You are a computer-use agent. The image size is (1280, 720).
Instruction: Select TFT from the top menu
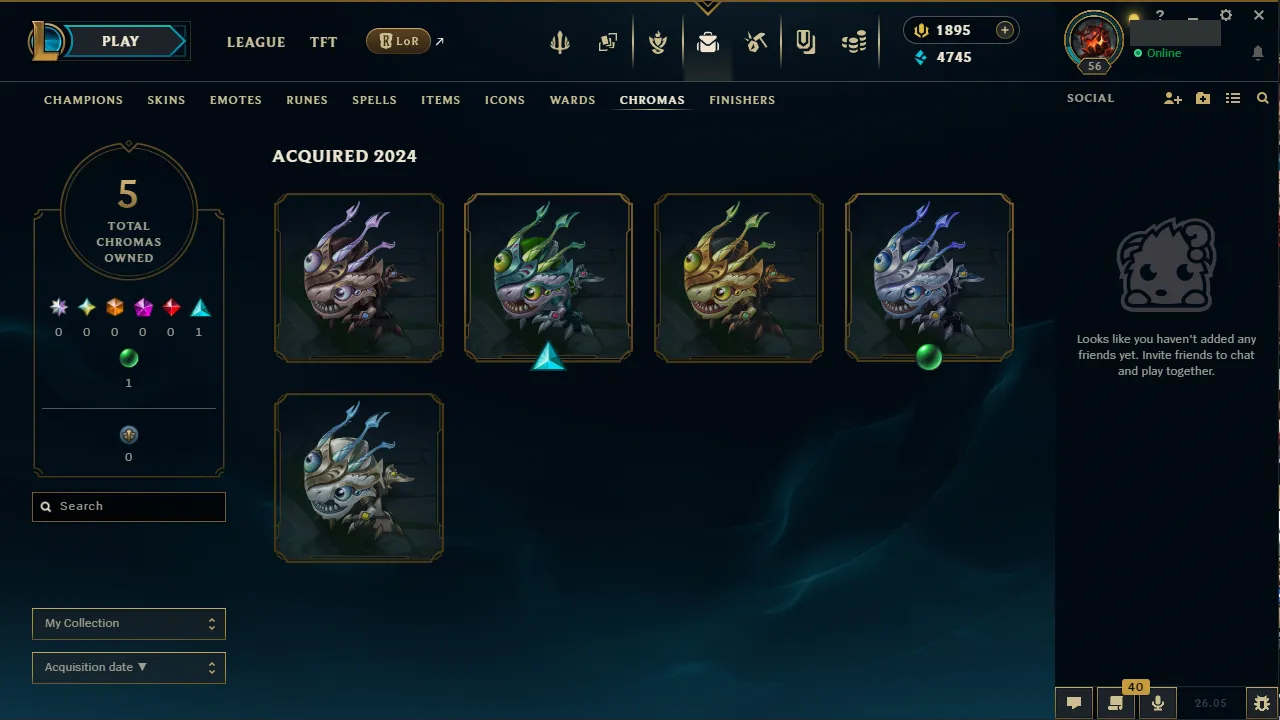(323, 42)
